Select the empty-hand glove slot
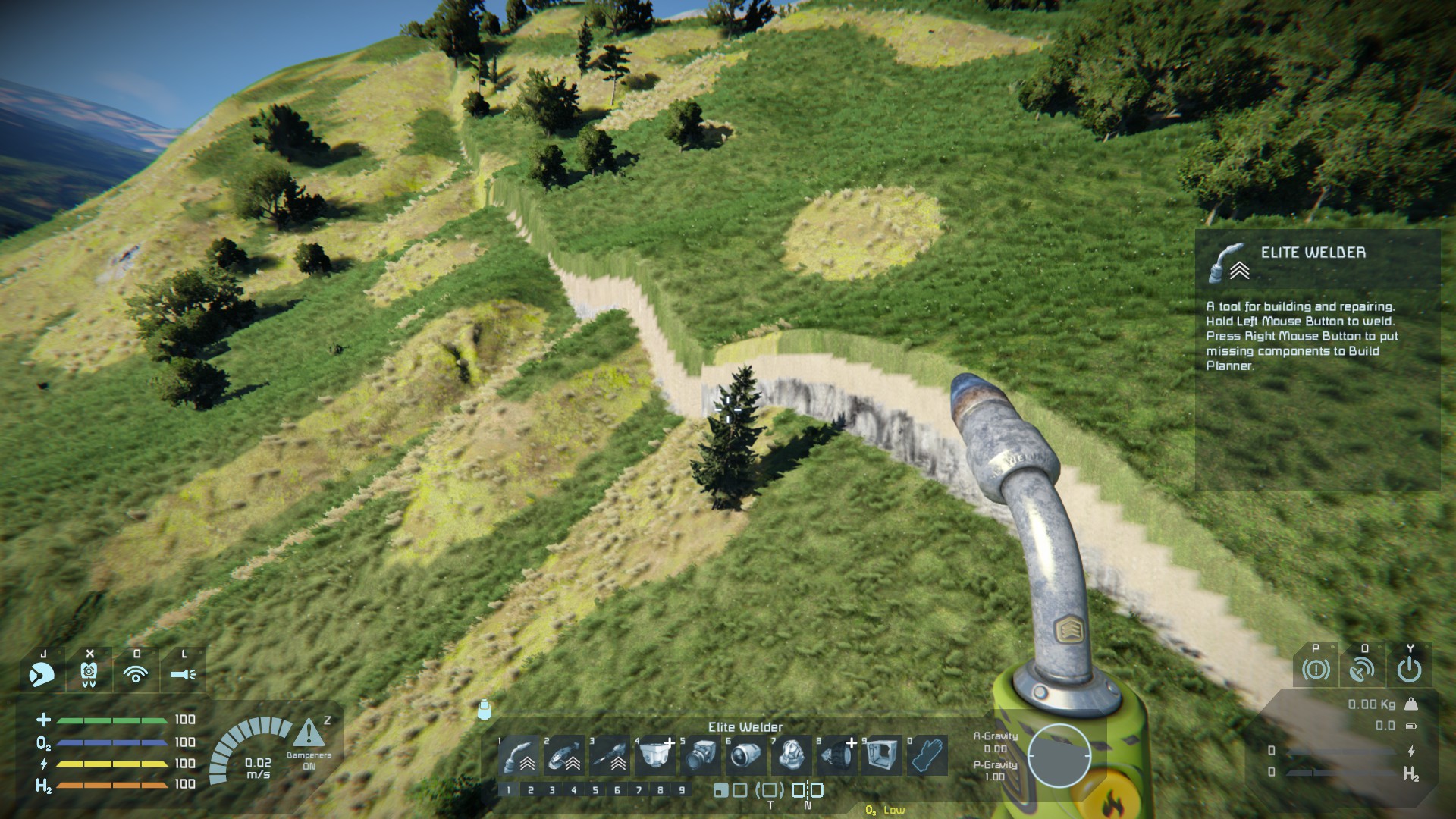Screen dimensions: 1456x819 tap(927, 755)
